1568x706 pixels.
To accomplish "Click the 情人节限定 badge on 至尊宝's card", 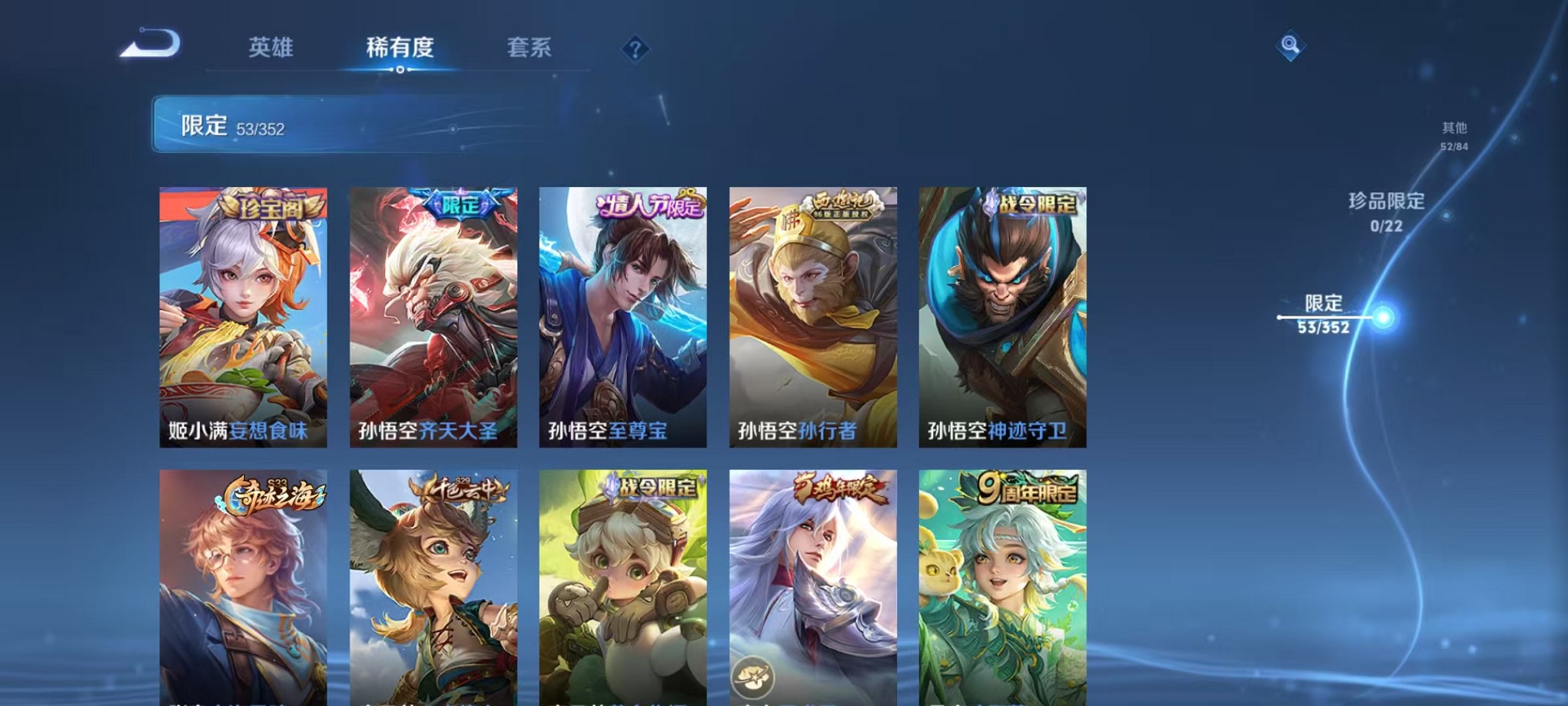I will [x=648, y=205].
